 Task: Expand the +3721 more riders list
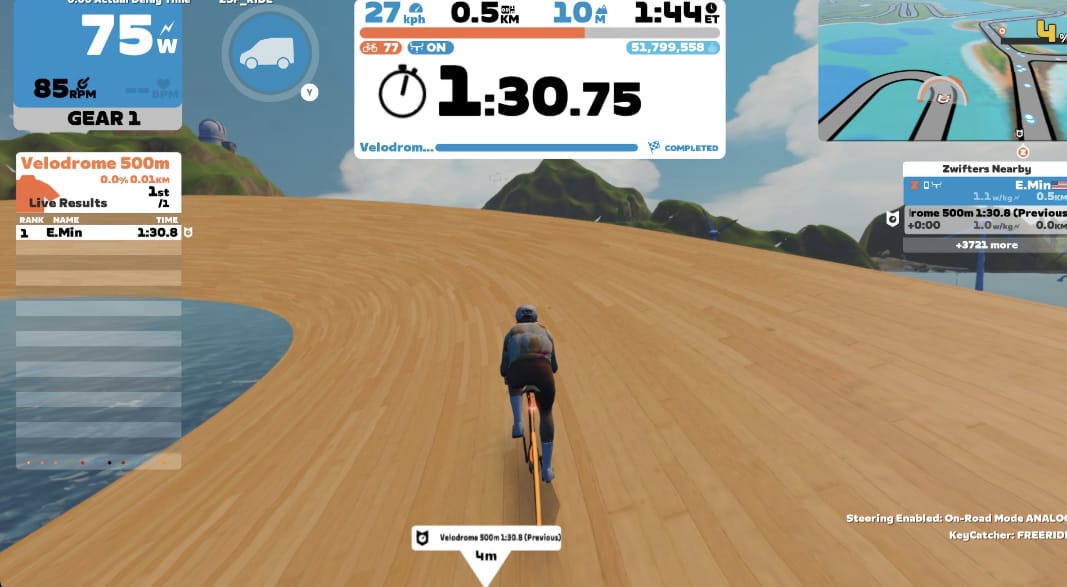pyautogui.click(x=986, y=244)
